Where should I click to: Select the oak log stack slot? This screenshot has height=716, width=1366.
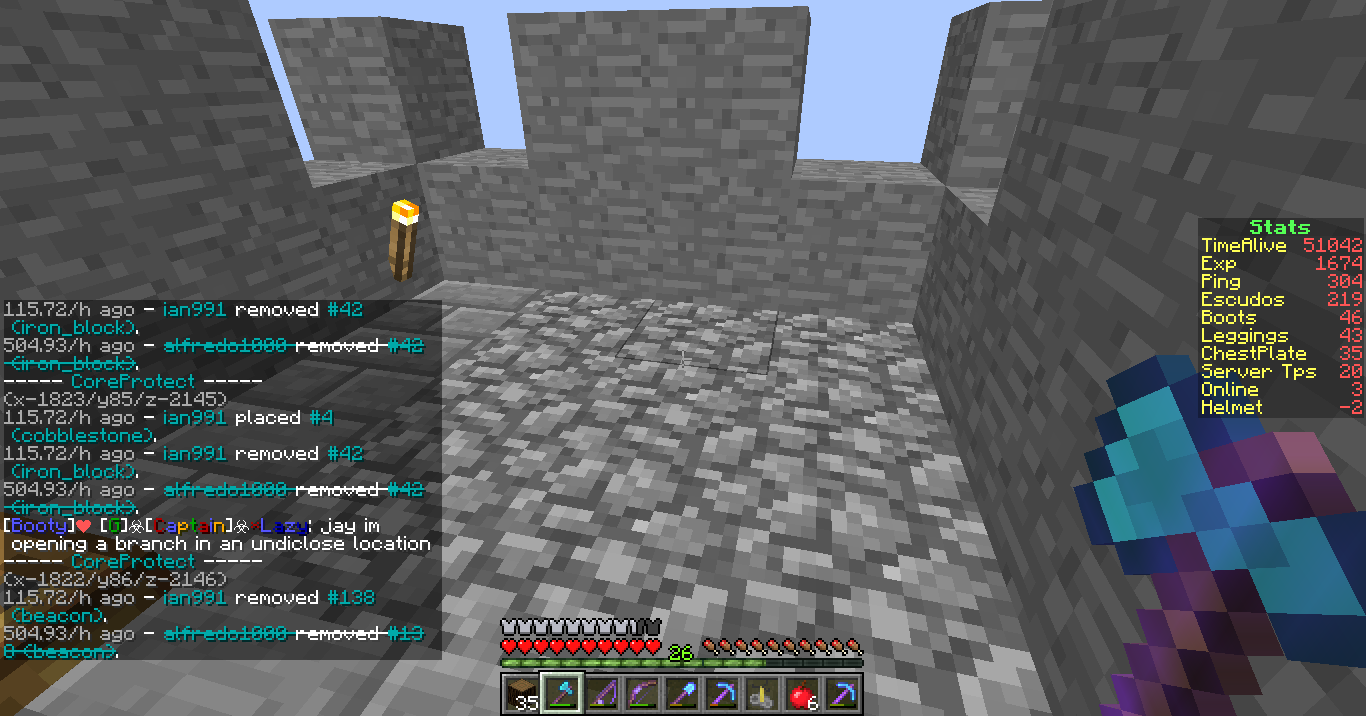pyautogui.click(x=520, y=694)
